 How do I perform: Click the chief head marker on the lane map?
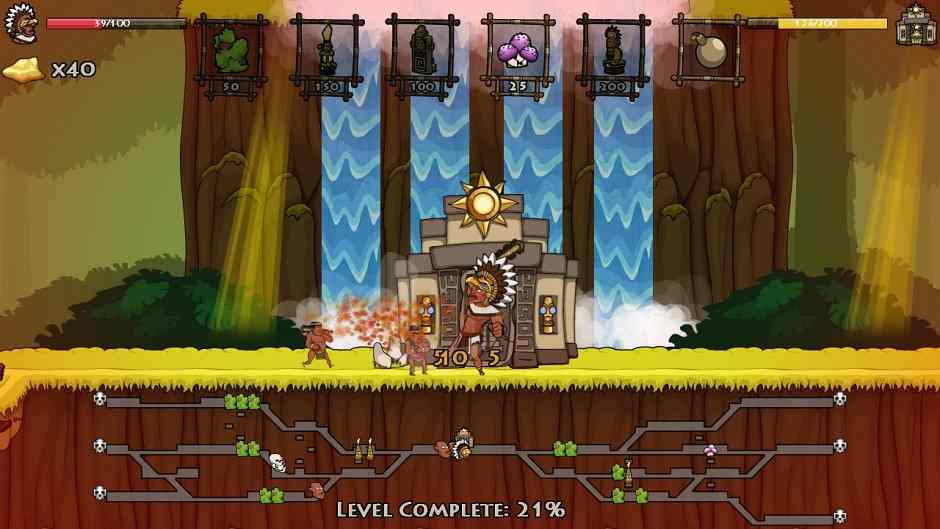462,445
